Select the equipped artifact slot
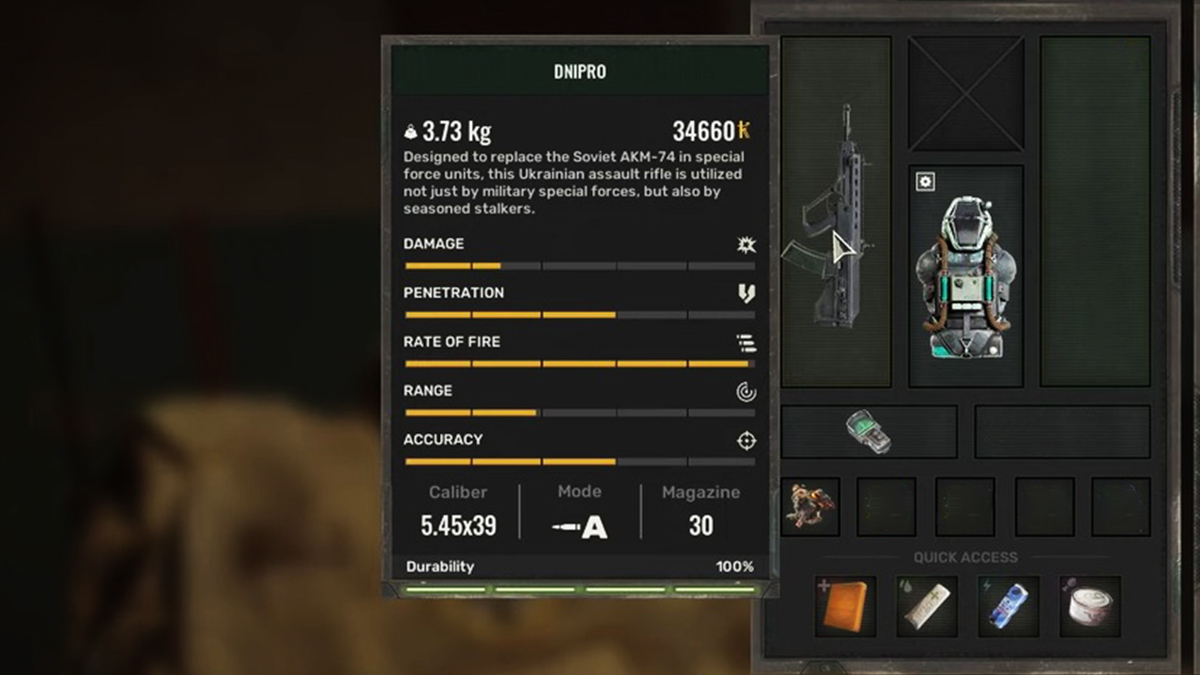The image size is (1200, 675). (x=810, y=506)
